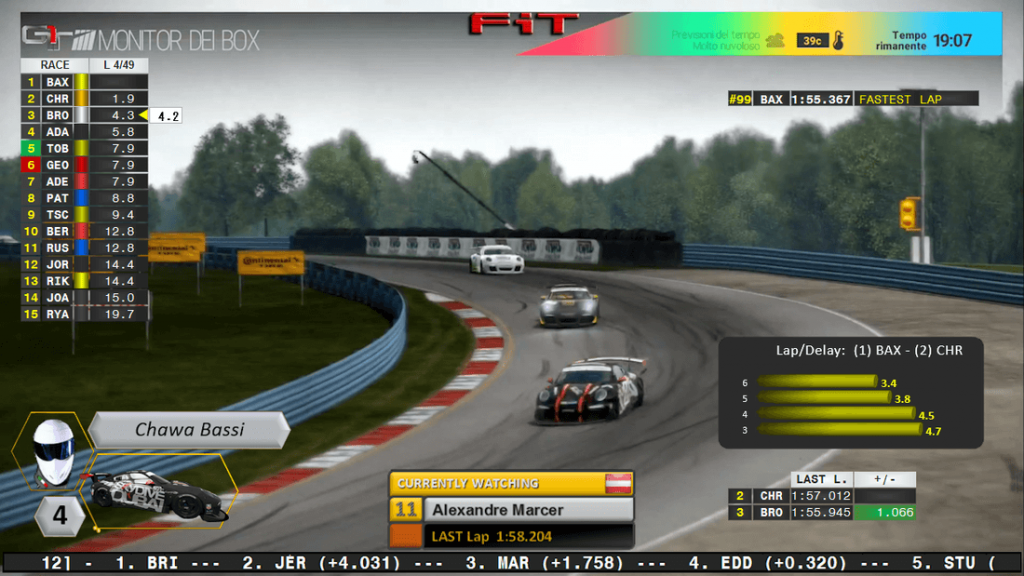Click the Monitor dei Box title logo

pos(141,40)
